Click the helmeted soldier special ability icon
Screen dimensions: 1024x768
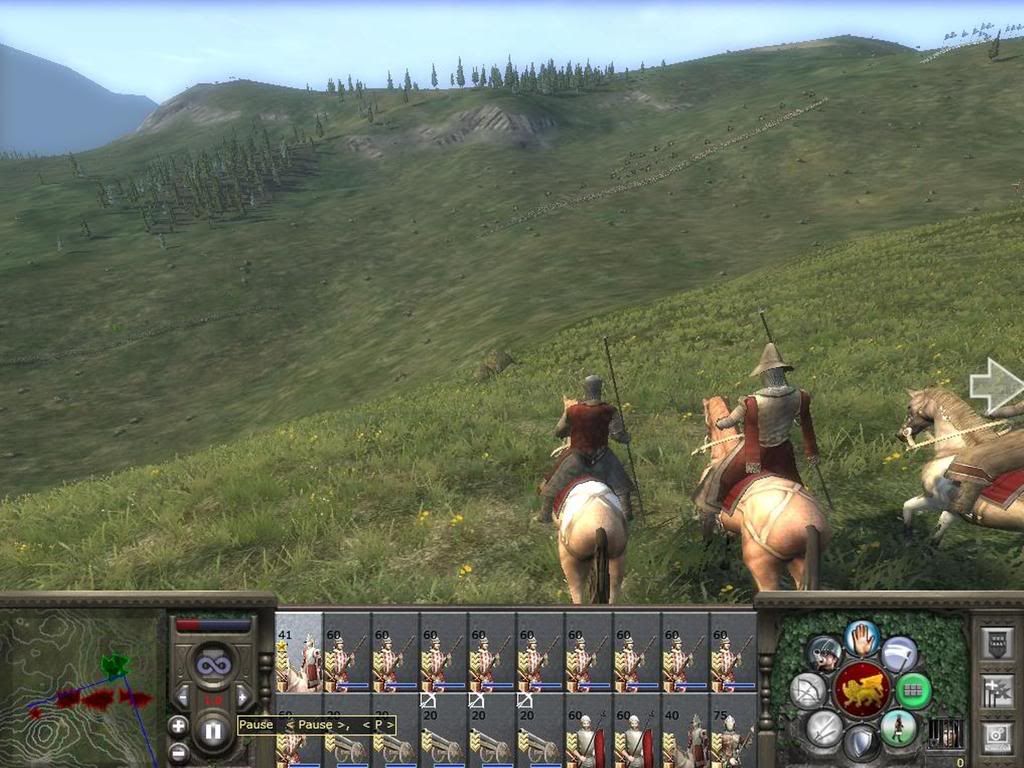point(824,654)
